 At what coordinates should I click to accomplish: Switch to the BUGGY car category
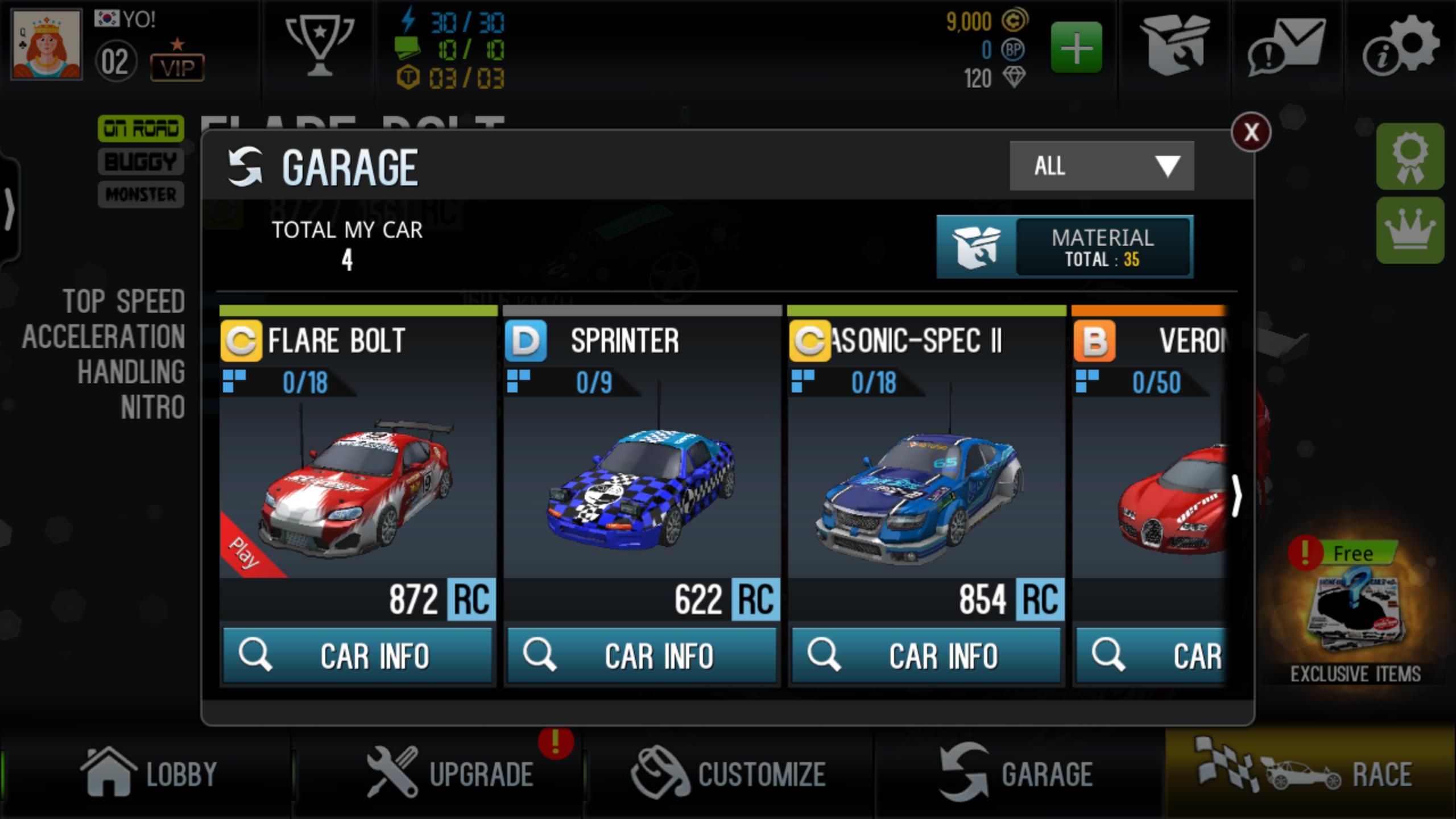140,162
